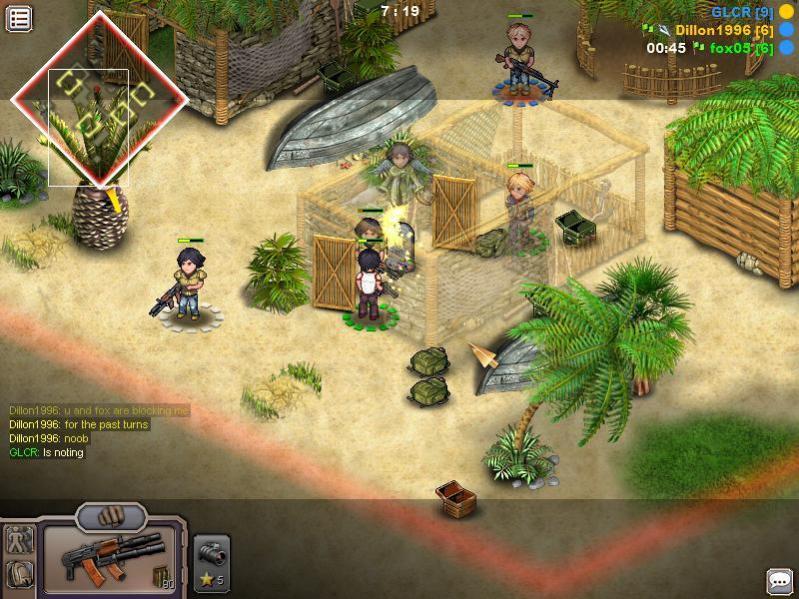Open the backpack inventory button

20,574
